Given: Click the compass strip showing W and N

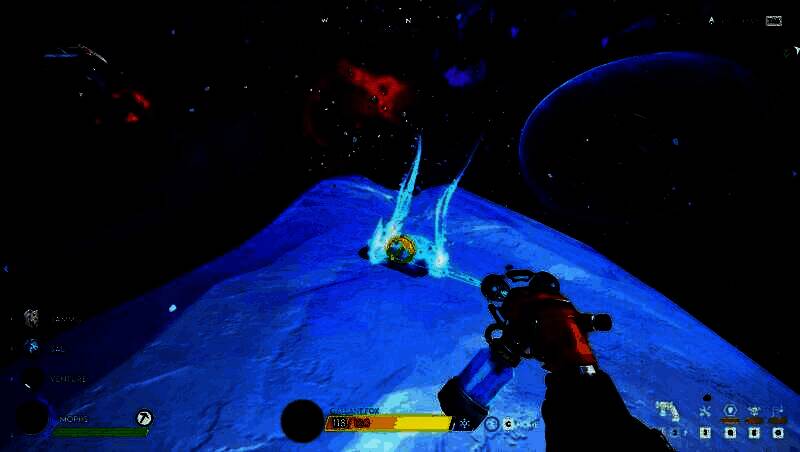Looking at the screenshot, I should [380, 20].
